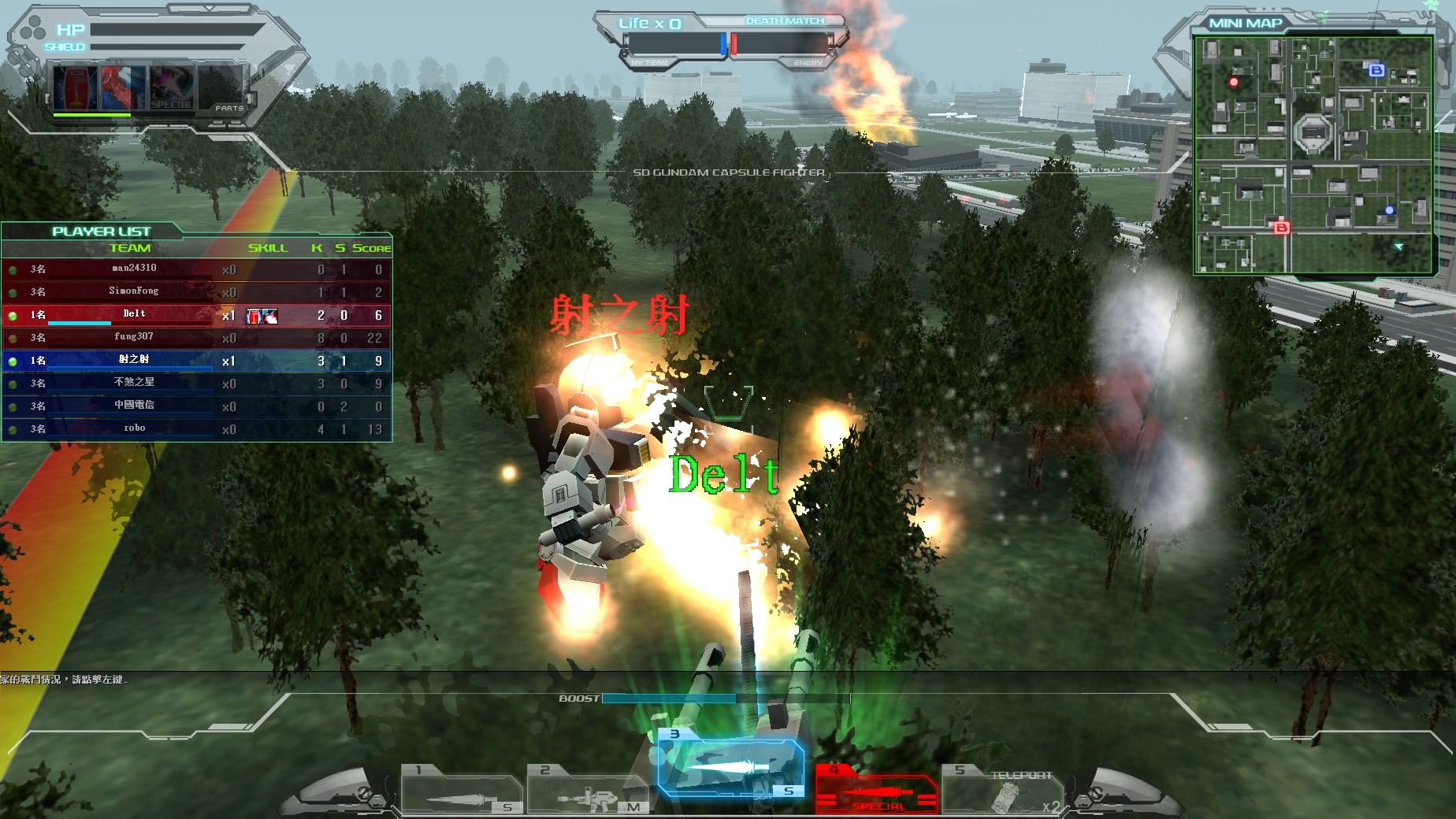Toggle the status indicator beside robo
This screenshot has height=819, width=1456.
(x=11, y=428)
